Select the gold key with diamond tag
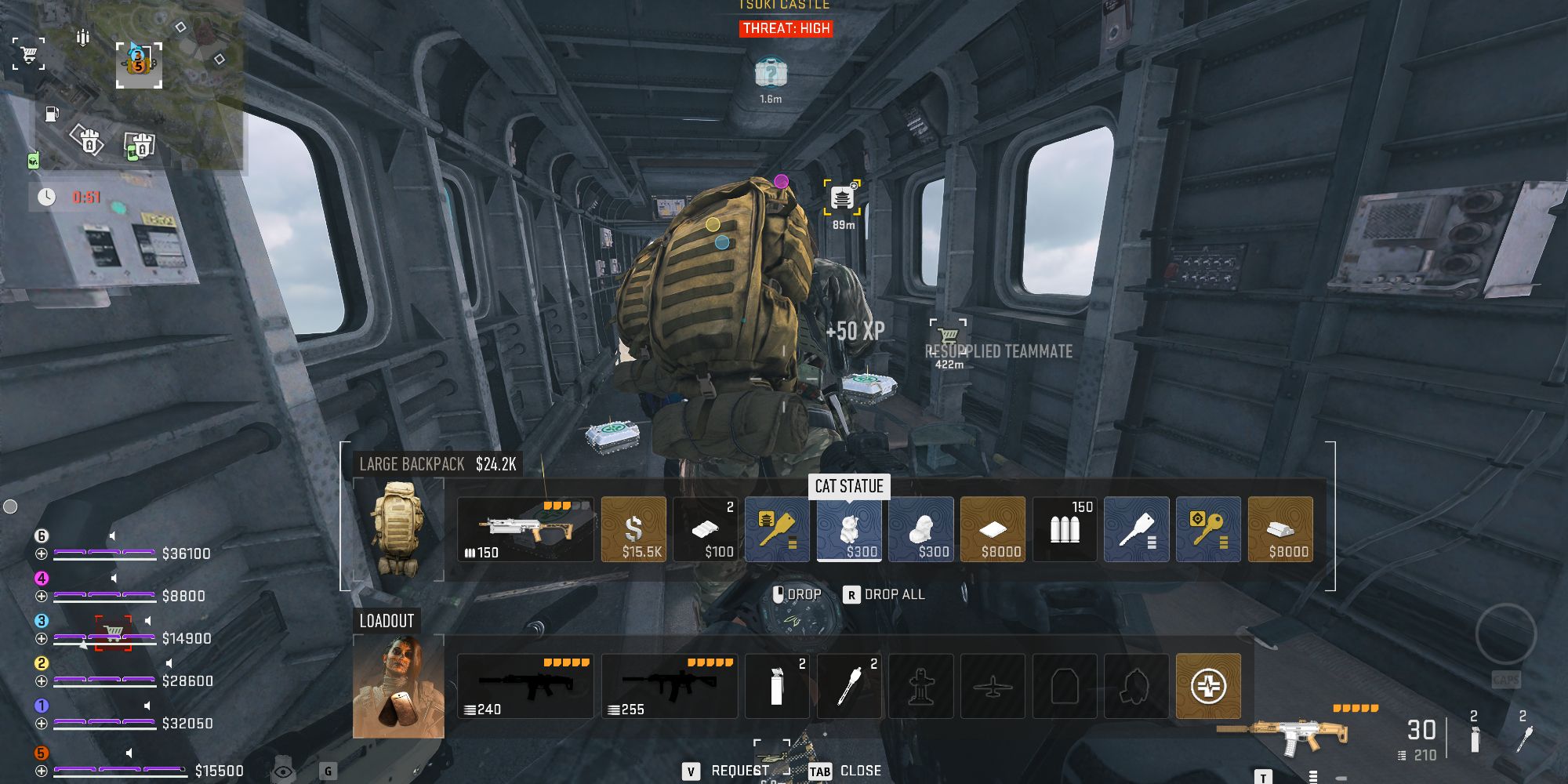Image resolution: width=1568 pixels, height=784 pixels. click(x=1207, y=529)
